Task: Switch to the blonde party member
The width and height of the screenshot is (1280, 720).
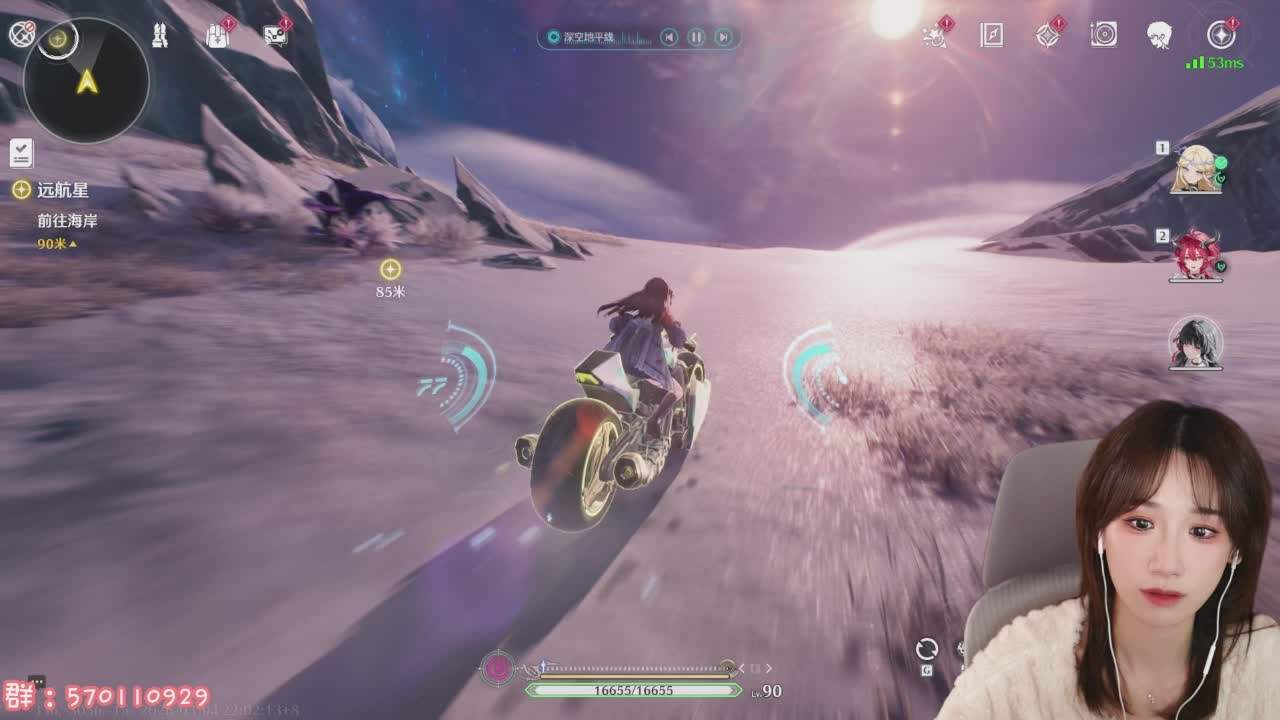Action: [x=1196, y=168]
